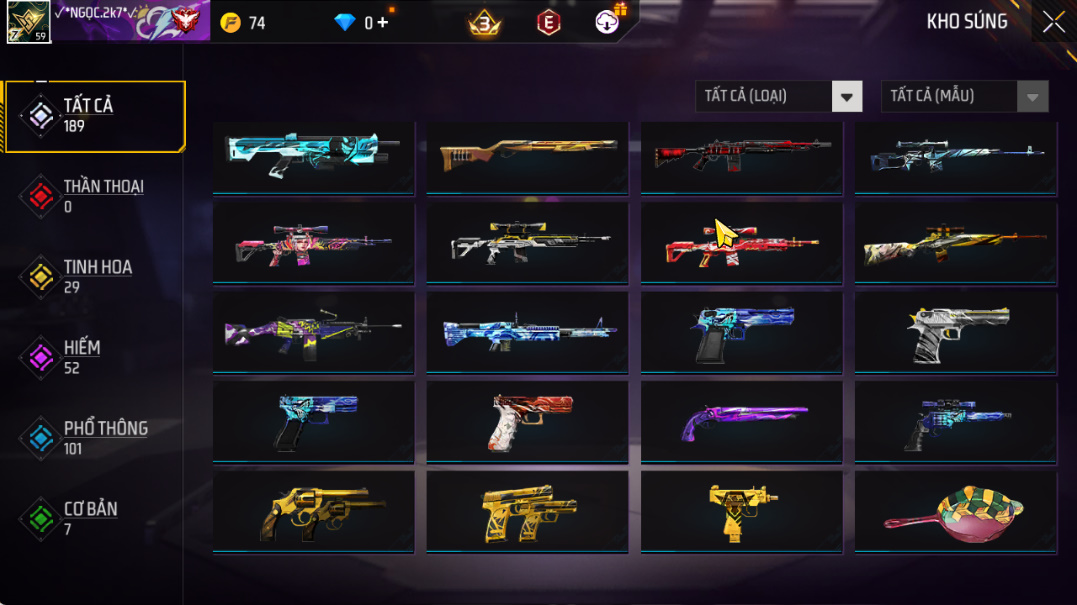Open the cloud gift icon in top bar
This screenshot has width=1077, height=605.
[608, 21]
